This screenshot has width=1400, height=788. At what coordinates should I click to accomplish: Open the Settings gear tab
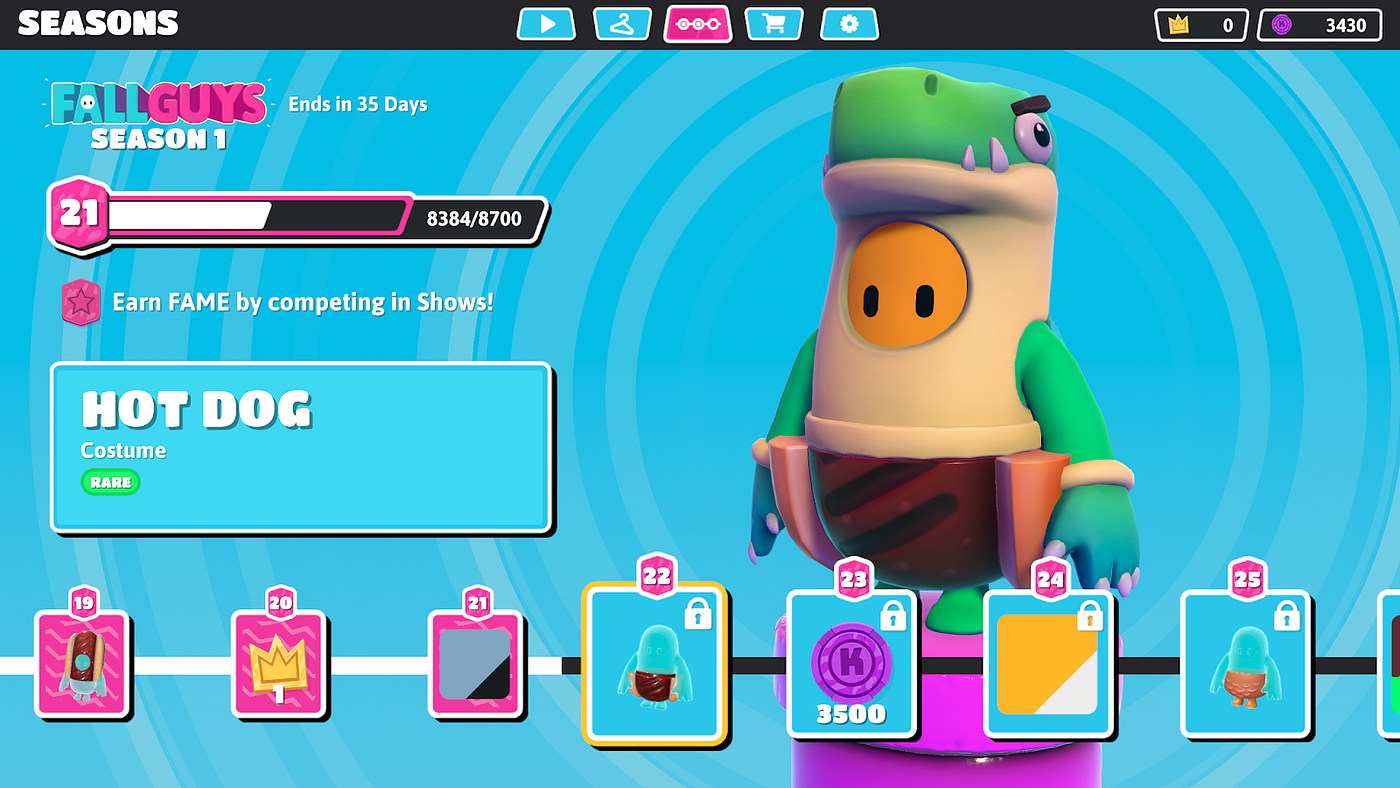(x=849, y=24)
